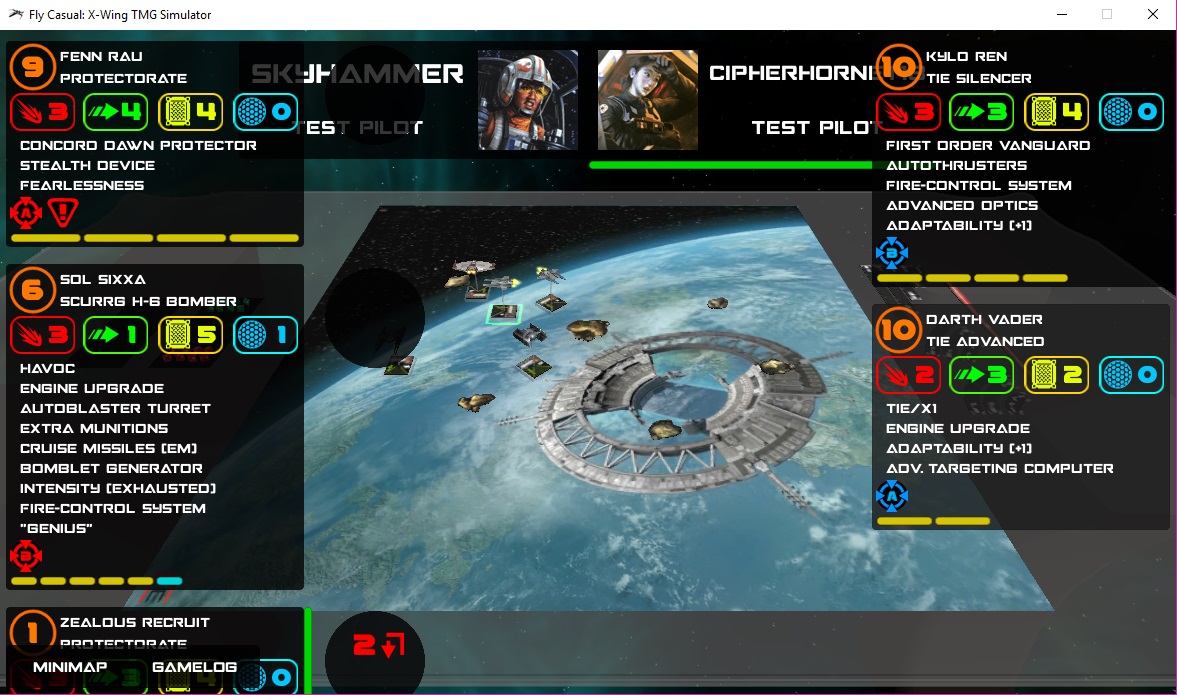Image resolution: width=1177 pixels, height=695 pixels.
Task: Click the Skyhammer player portrait
Action: coord(528,100)
